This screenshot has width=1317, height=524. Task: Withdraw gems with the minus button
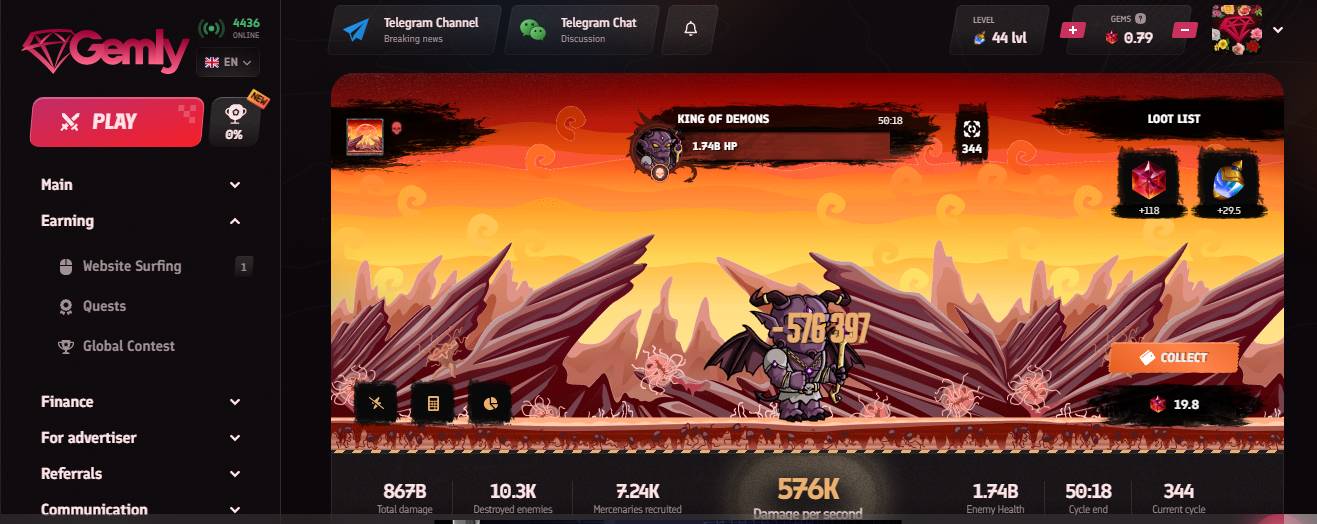[x=1184, y=30]
